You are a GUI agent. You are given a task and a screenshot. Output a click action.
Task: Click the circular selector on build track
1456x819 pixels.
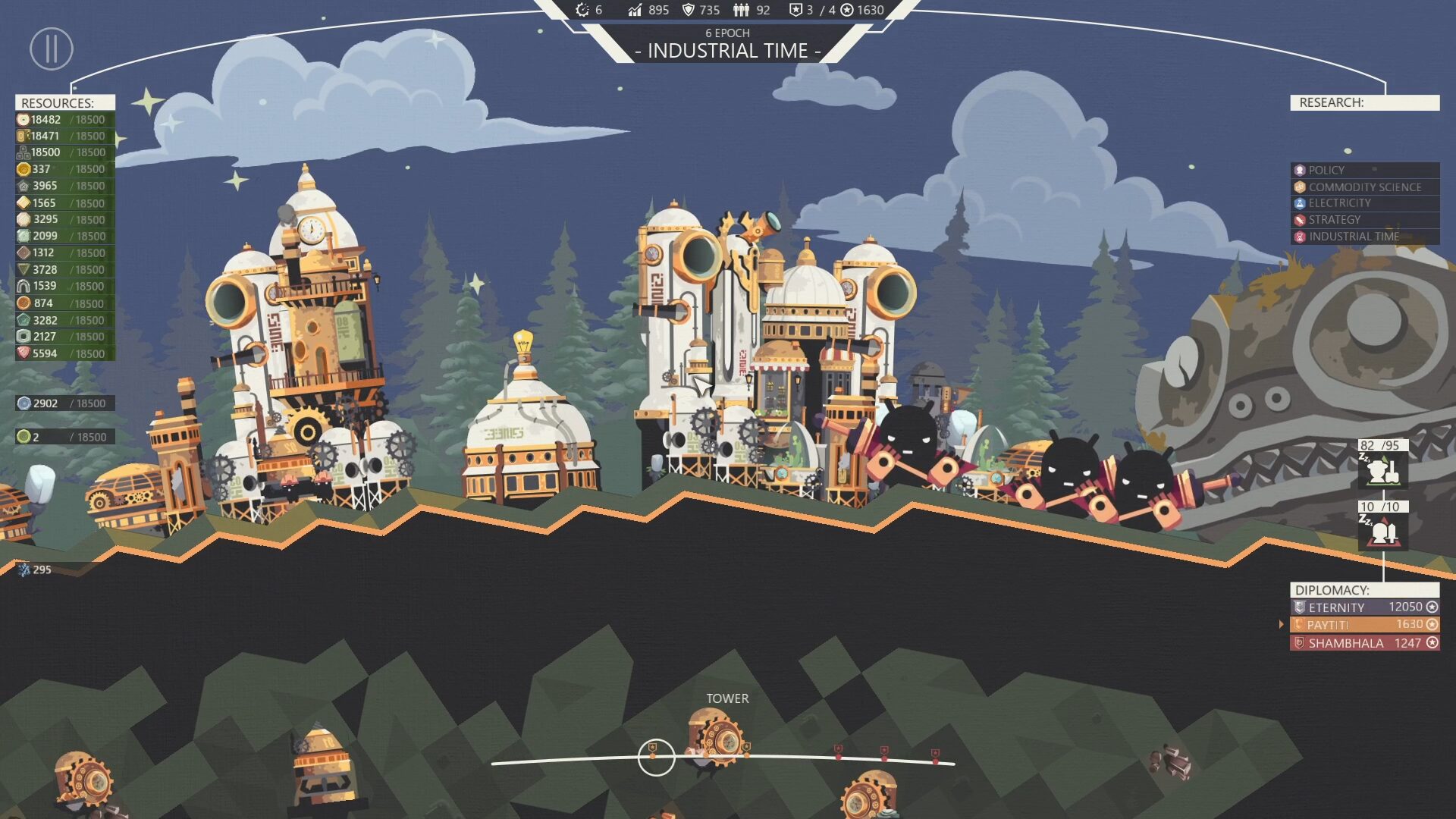[656, 757]
